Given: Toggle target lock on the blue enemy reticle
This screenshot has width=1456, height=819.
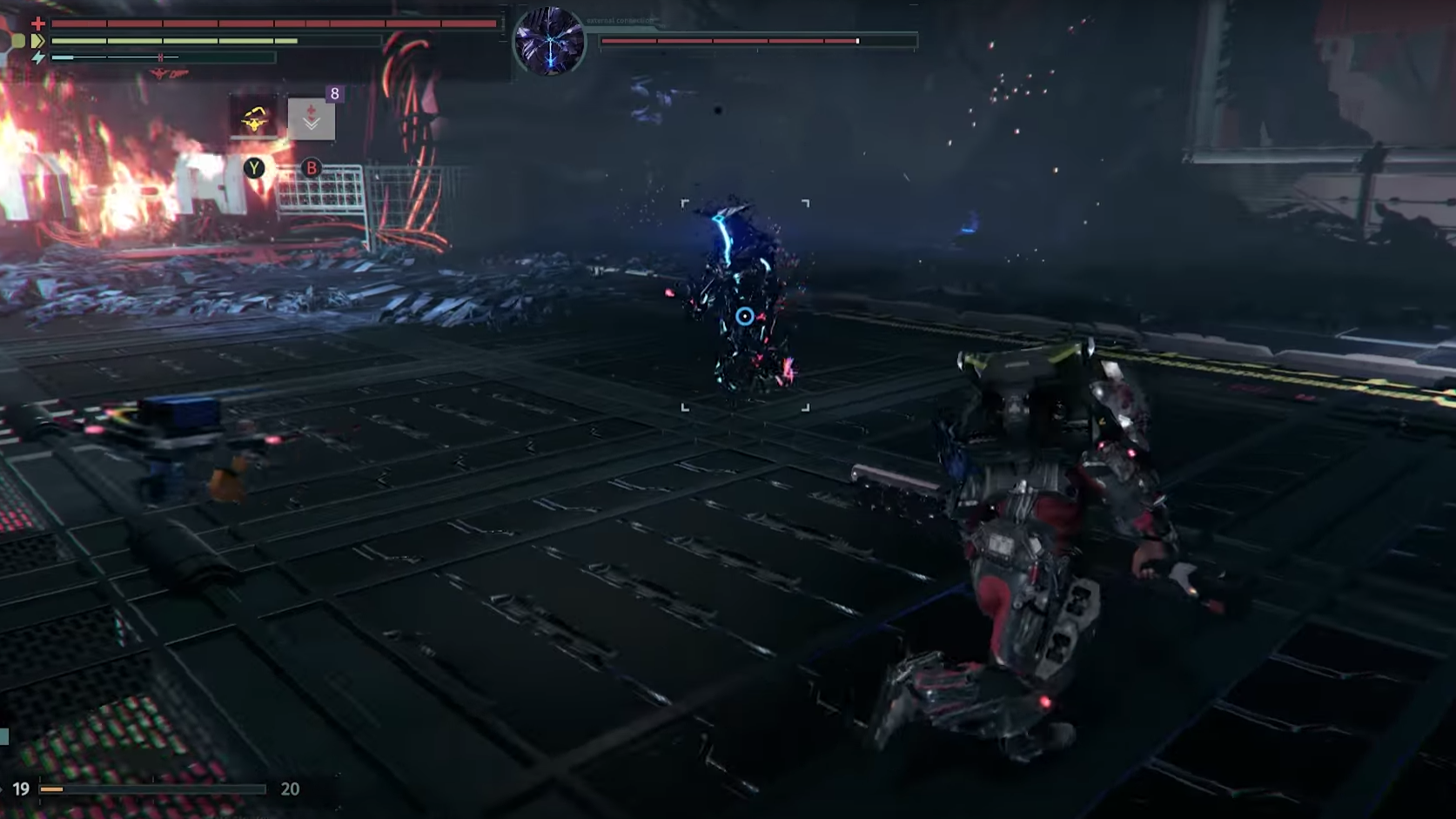Looking at the screenshot, I should 744,318.
